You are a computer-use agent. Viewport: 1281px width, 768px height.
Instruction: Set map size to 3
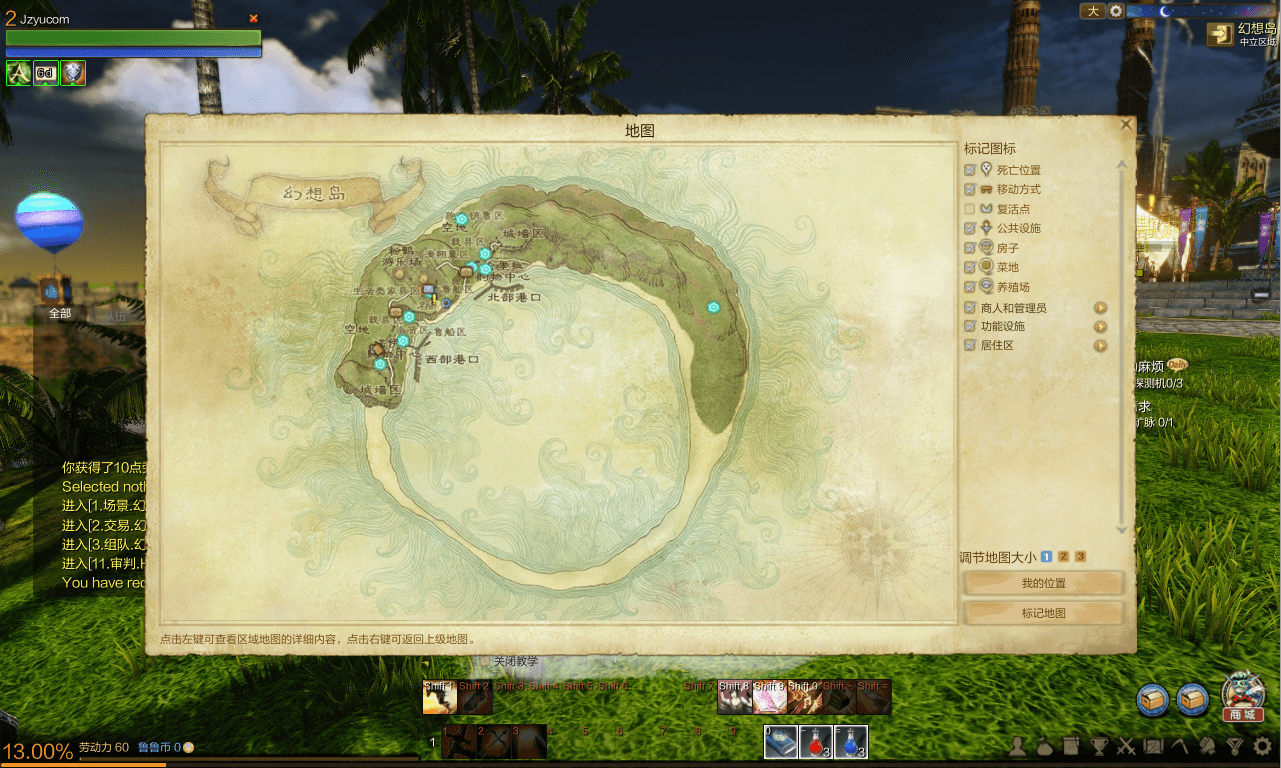coord(1080,557)
